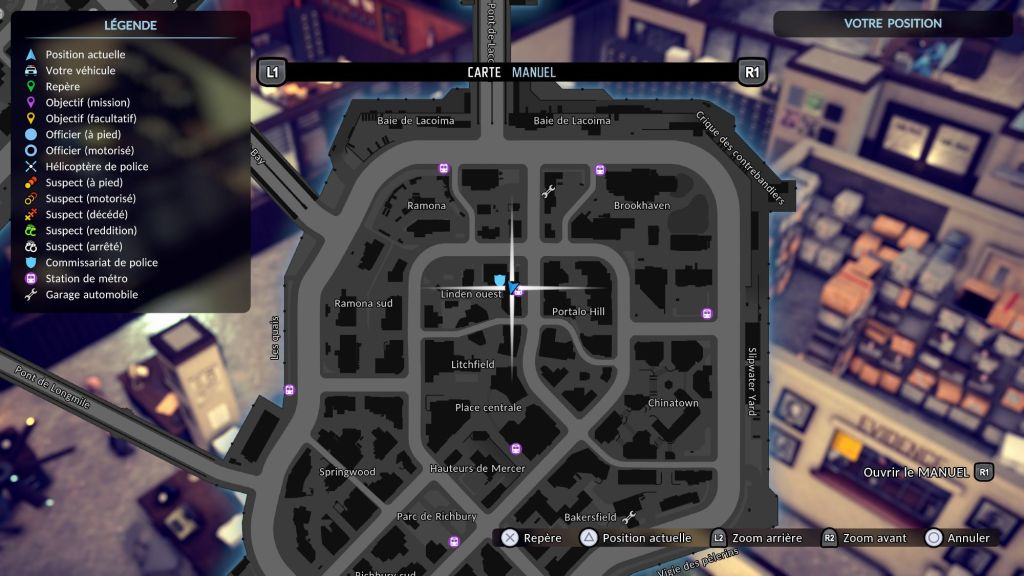Choose the metro station marker at Portalo Hill
This screenshot has width=1024, height=576.
(708, 314)
